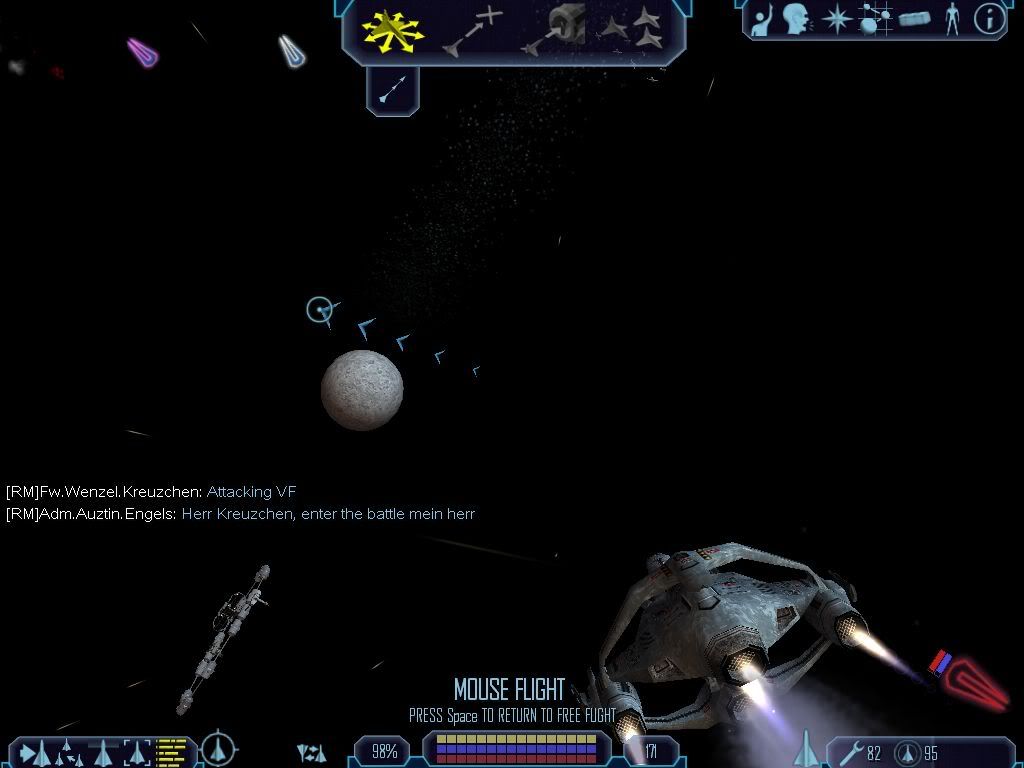Toggle the bracketed ship target icon
The image size is (1024, 768).
[135, 751]
